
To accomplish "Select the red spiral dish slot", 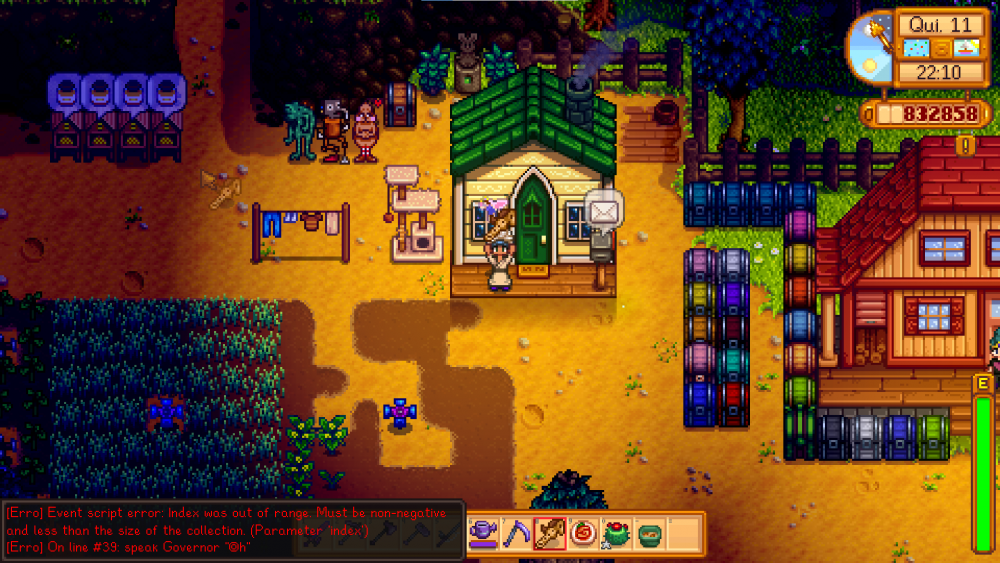I will pos(582,533).
